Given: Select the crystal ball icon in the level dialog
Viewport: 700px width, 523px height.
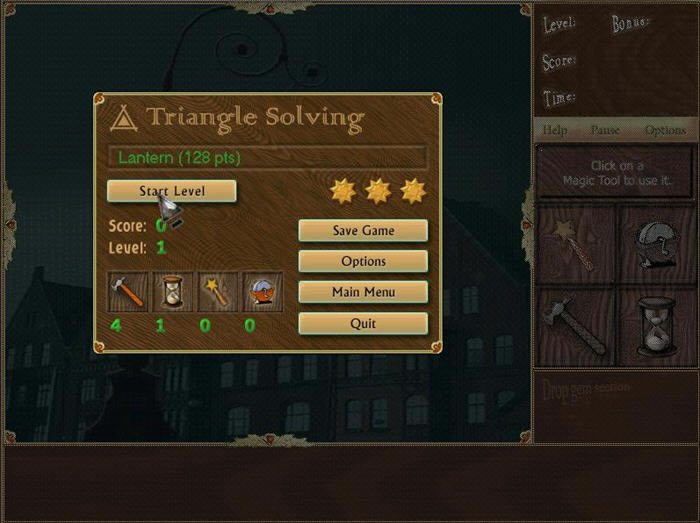Looking at the screenshot, I should (x=262, y=291).
